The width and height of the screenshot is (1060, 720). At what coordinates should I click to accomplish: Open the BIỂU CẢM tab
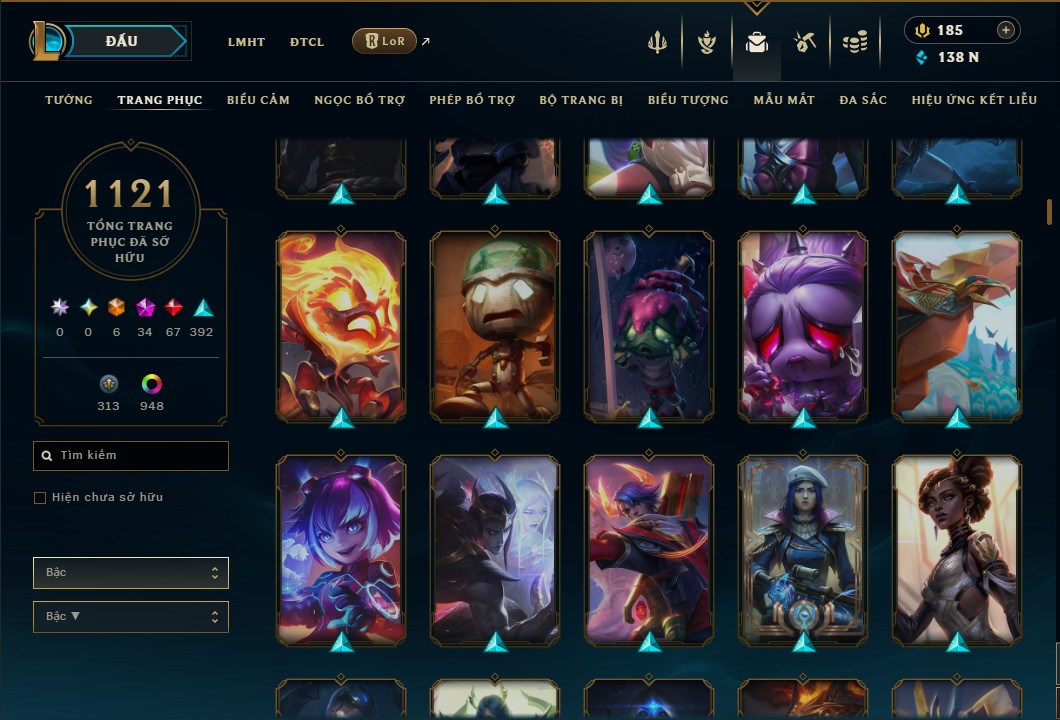[x=258, y=100]
